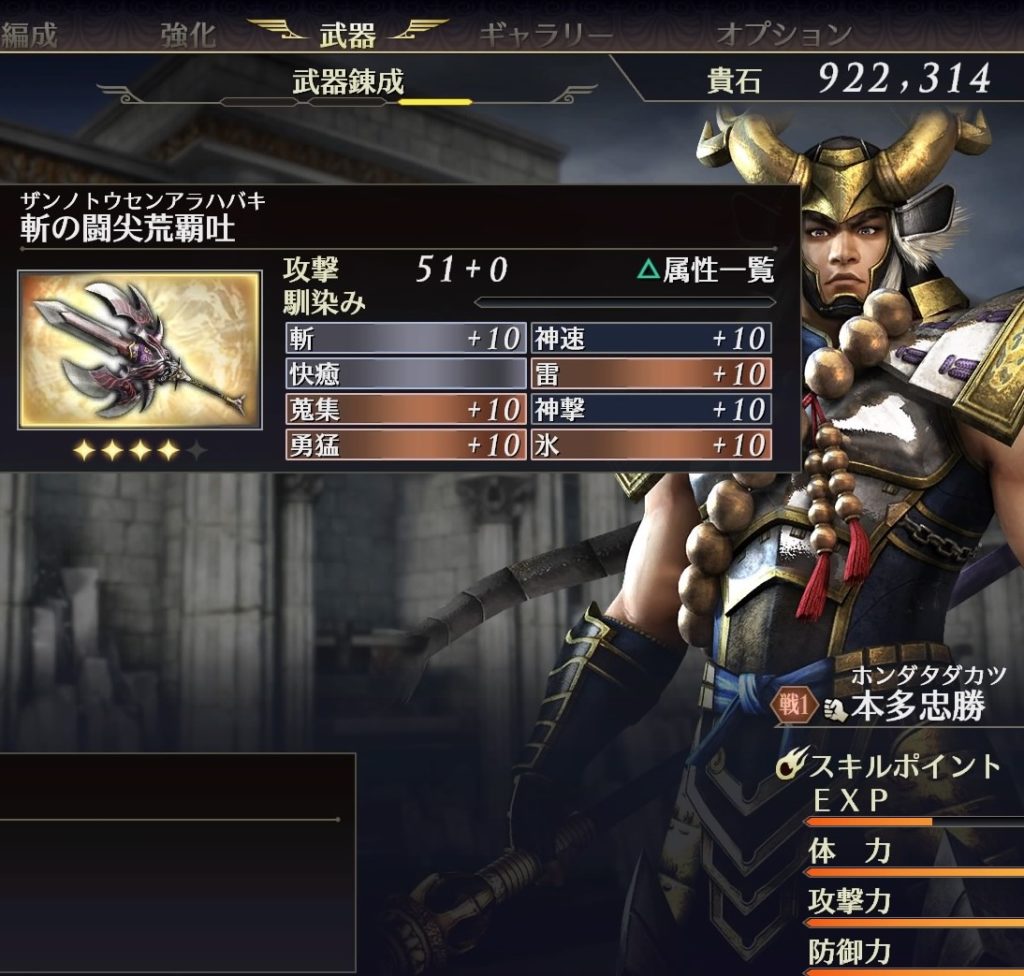
Task: Select the 快癒 attribute slot
Action: pyautogui.click(x=404, y=374)
